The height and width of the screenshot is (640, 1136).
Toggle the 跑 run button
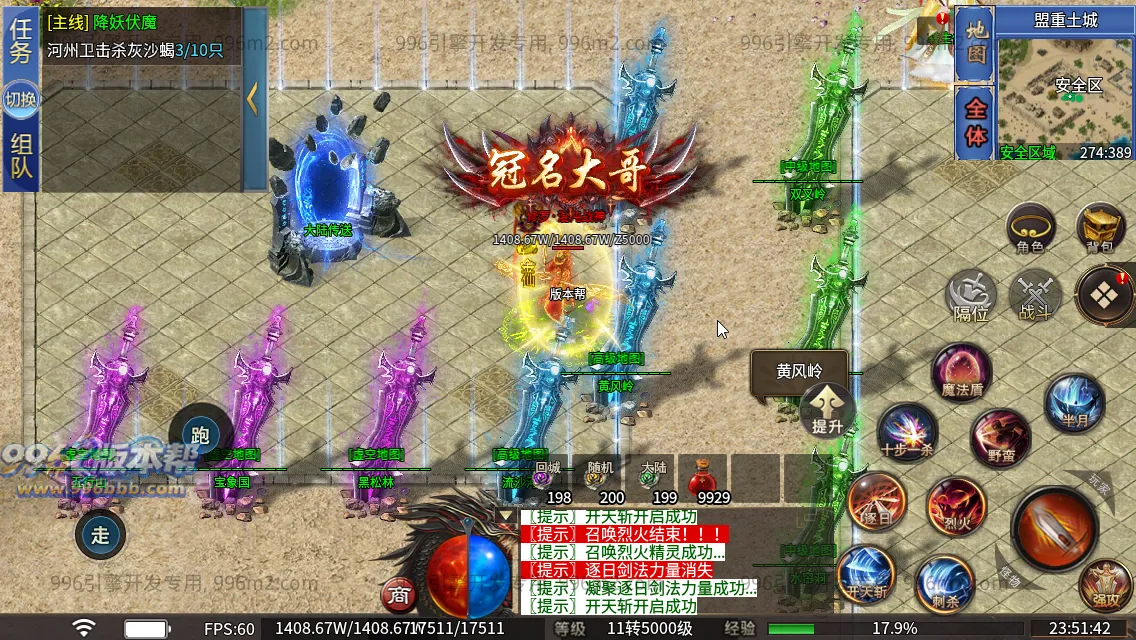point(200,434)
